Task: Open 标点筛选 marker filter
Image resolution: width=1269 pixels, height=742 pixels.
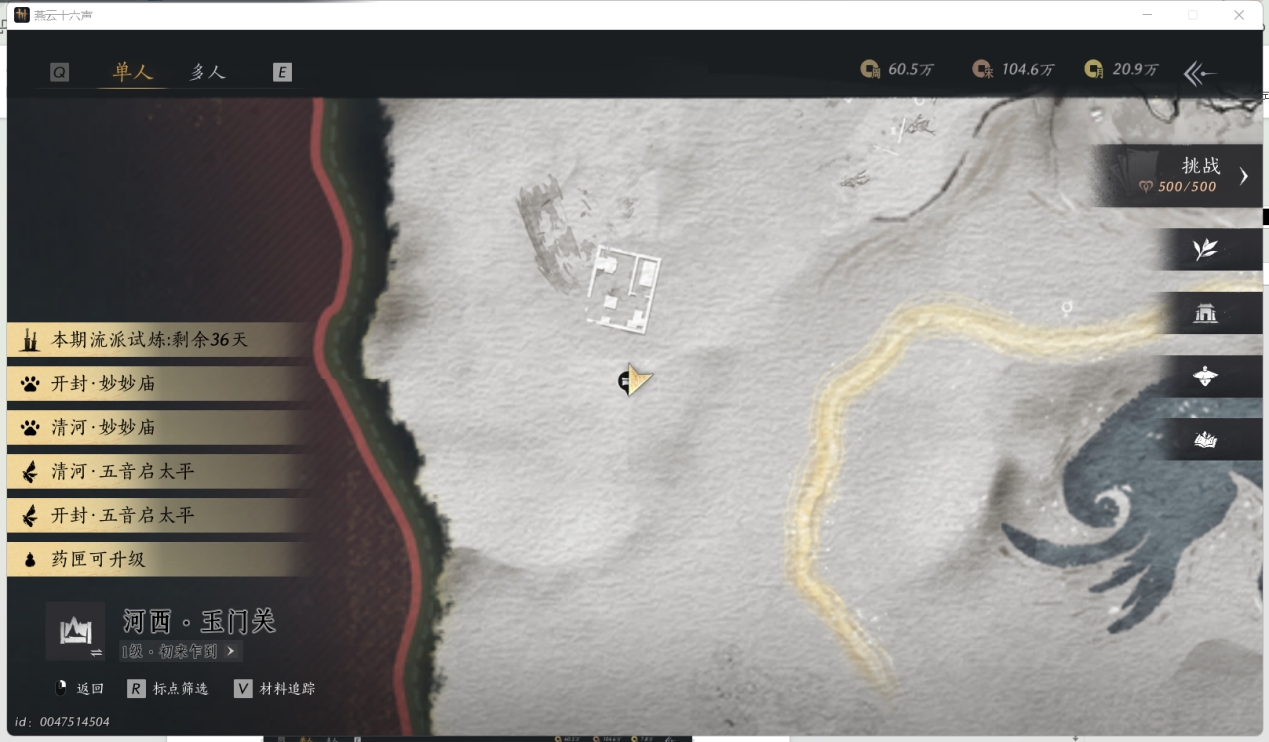Action: (168, 688)
